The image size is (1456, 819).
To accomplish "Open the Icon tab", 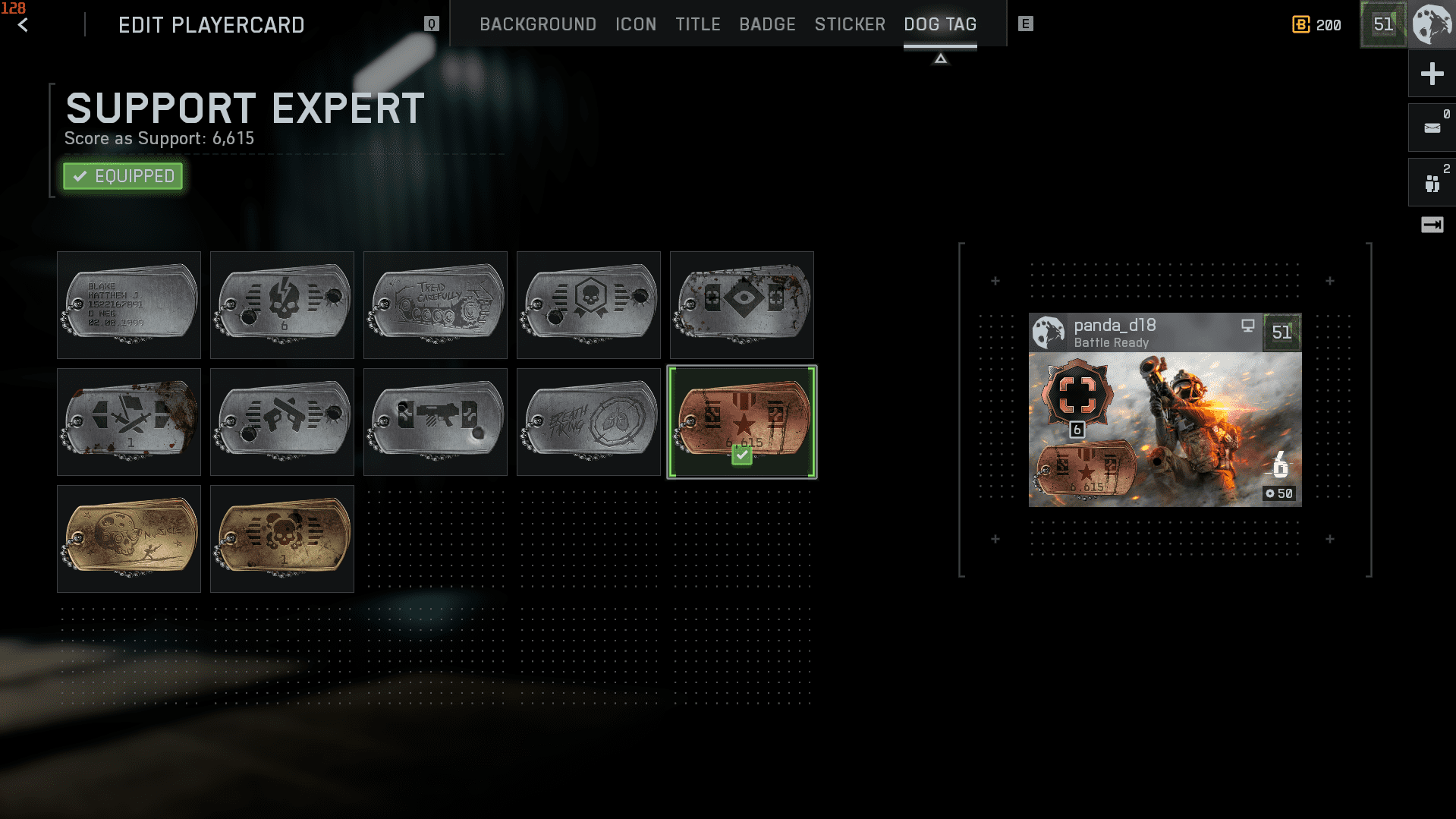I will point(635,24).
